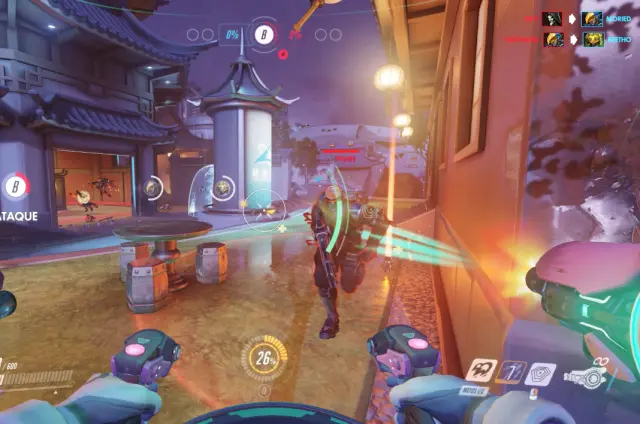Activate the Boosters ability icon
The width and height of the screenshot is (640, 424).
pyautogui.click(x=482, y=370)
